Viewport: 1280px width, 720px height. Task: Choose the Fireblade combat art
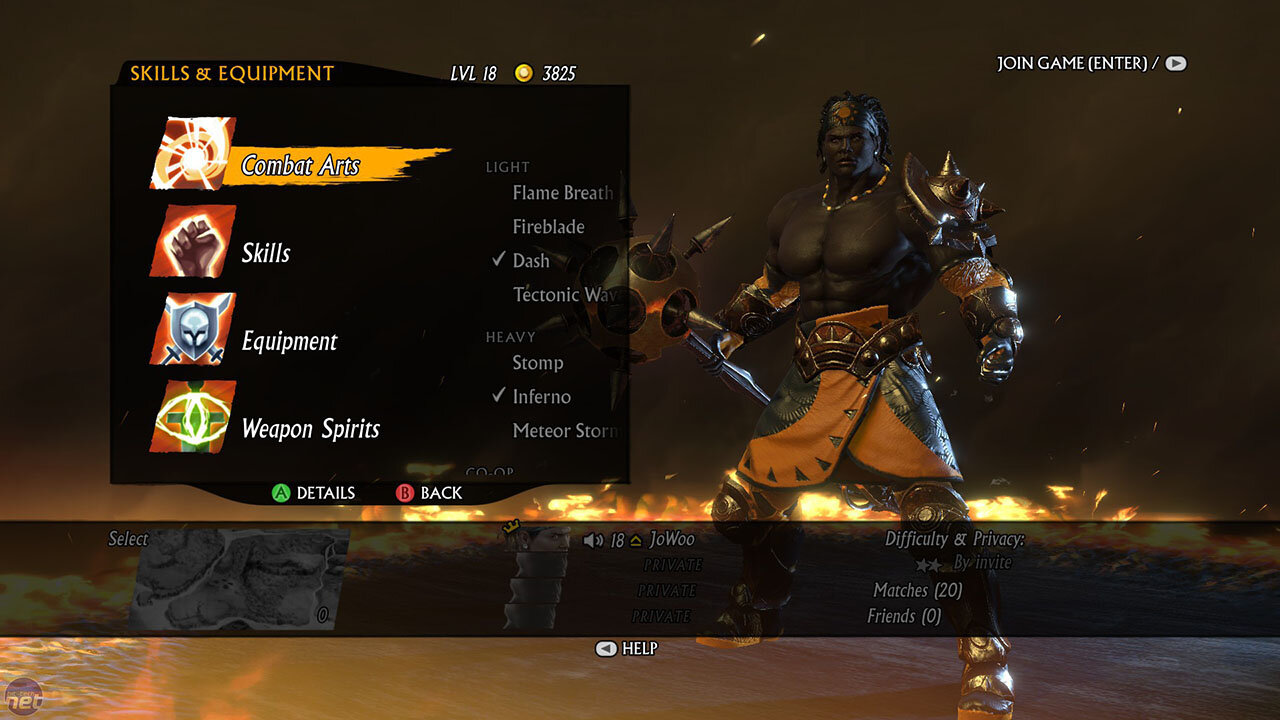(548, 227)
